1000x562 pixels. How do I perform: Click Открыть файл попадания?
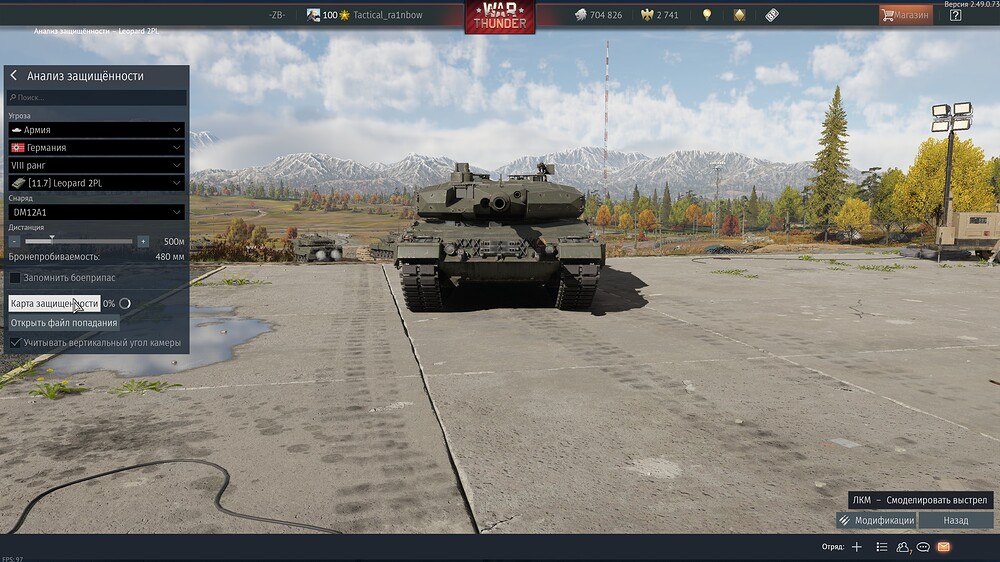(64, 323)
